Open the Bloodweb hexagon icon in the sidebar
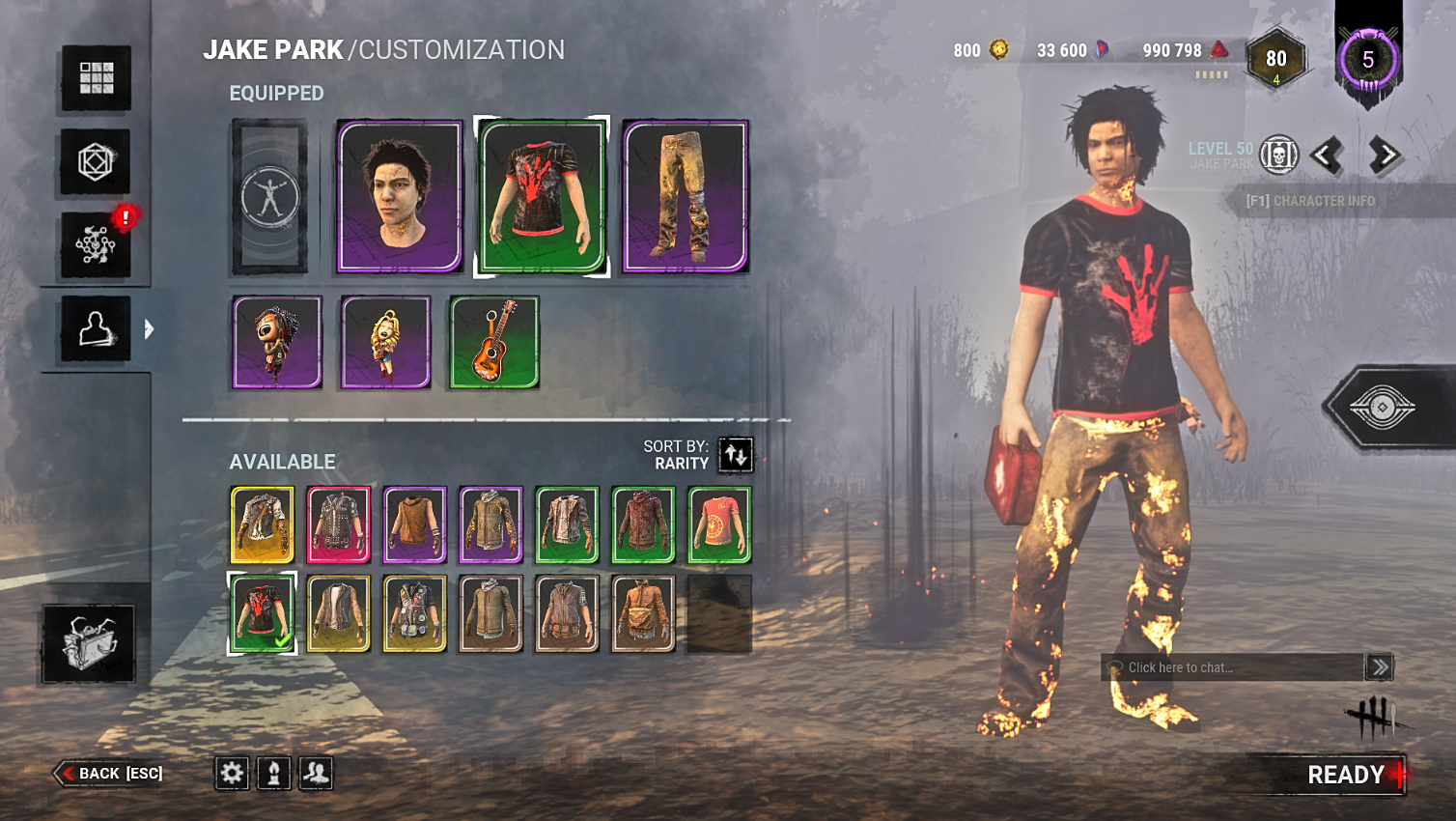The height and width of the screenshot is (821, 1456). click(x=93, y=162)
